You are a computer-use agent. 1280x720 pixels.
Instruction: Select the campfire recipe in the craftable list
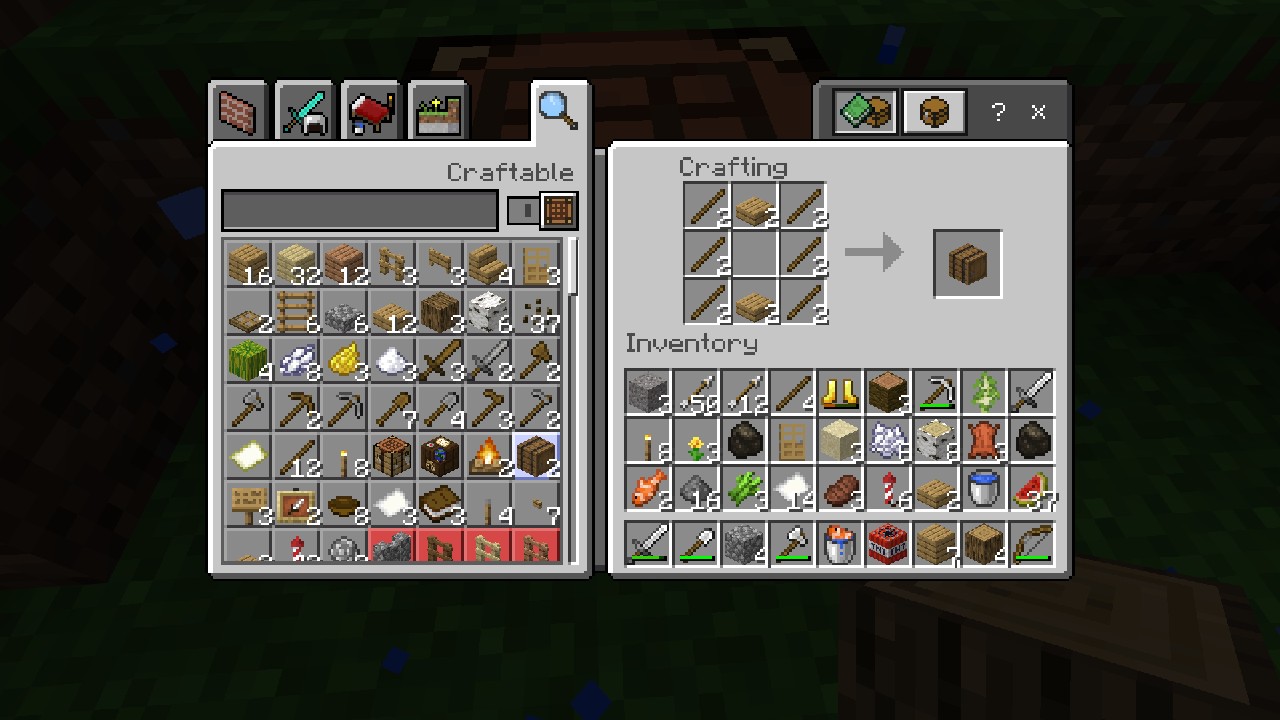click(x=489, y=455)
